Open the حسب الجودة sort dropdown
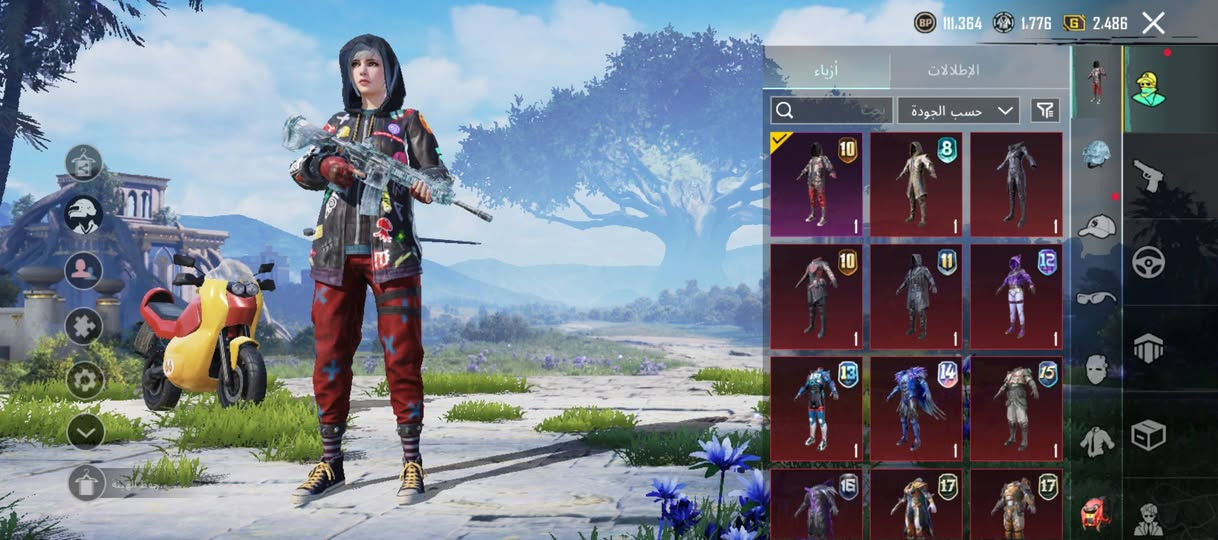Viewport: 1218px width, 540px height. (957, 110)
